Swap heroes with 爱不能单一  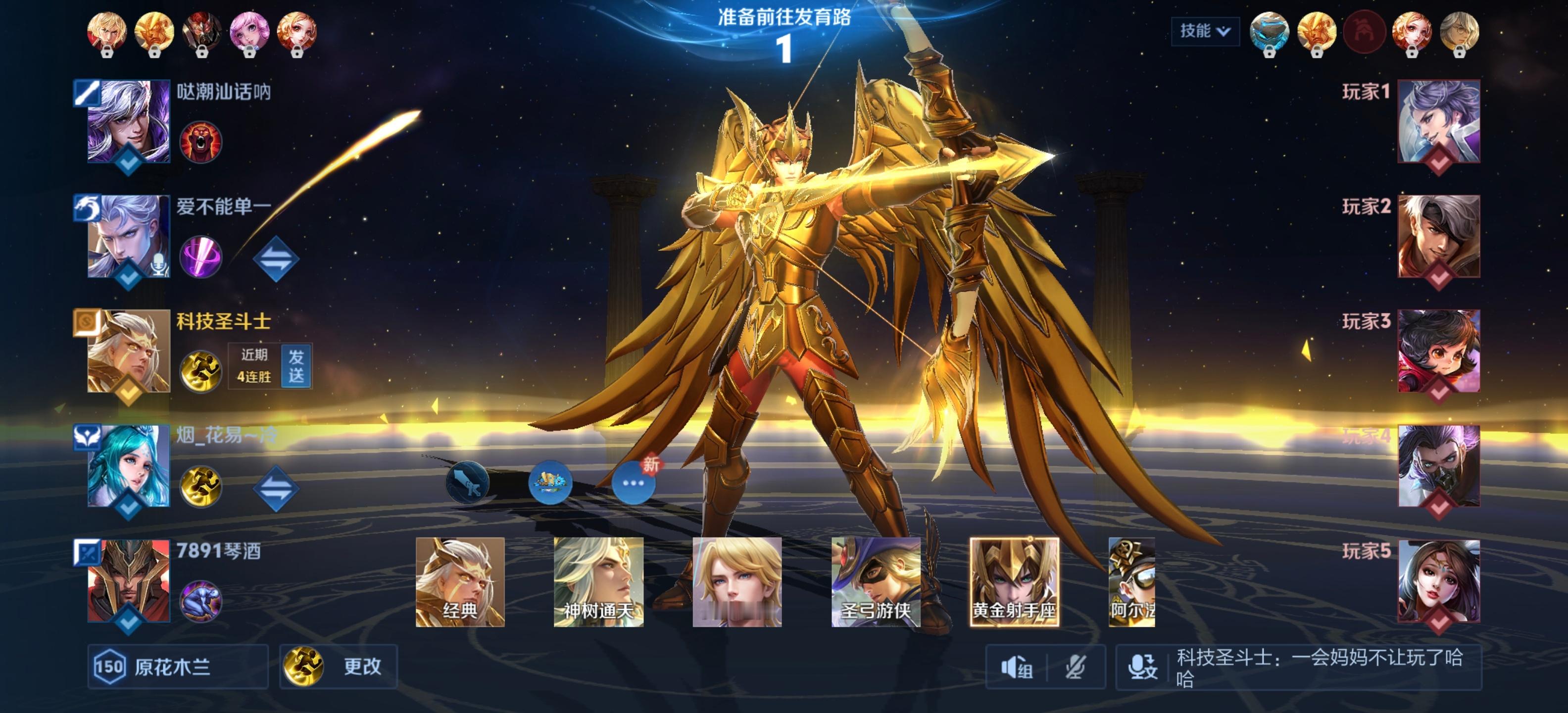pyautogui.click(x=276, y=258)
